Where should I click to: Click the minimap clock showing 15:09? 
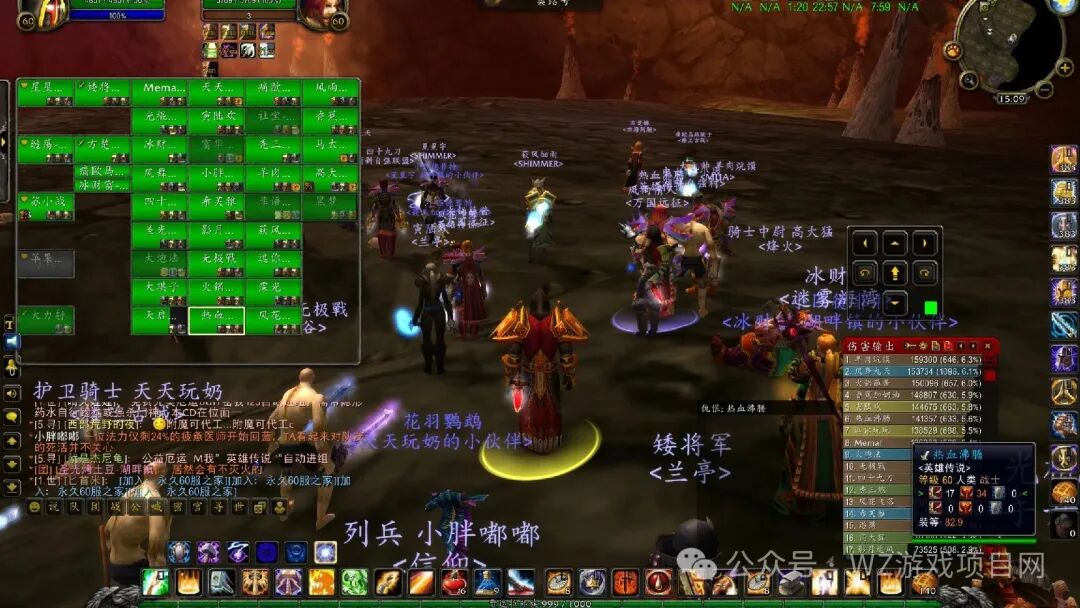(1011, 99)
